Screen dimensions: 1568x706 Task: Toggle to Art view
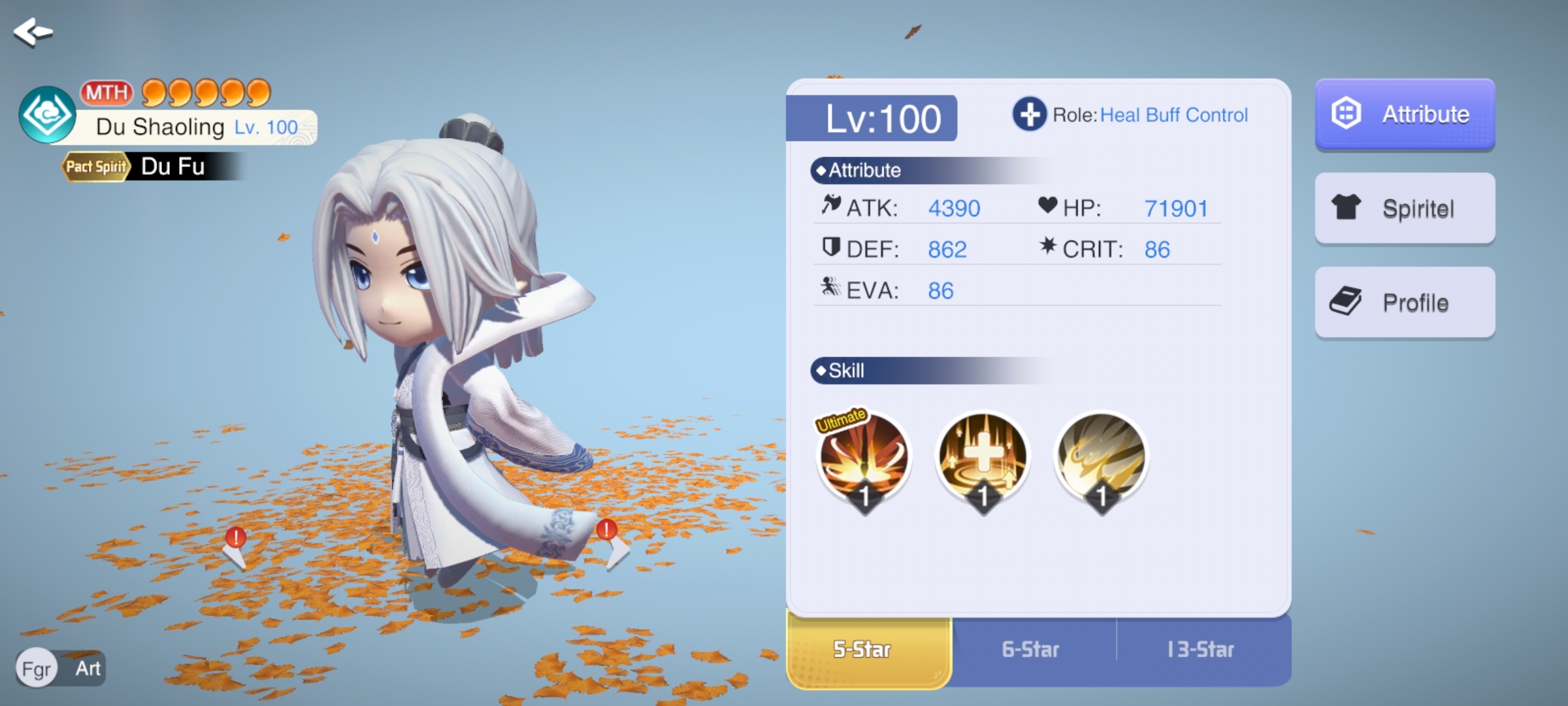pyautogui.click(x=88, y=669)
